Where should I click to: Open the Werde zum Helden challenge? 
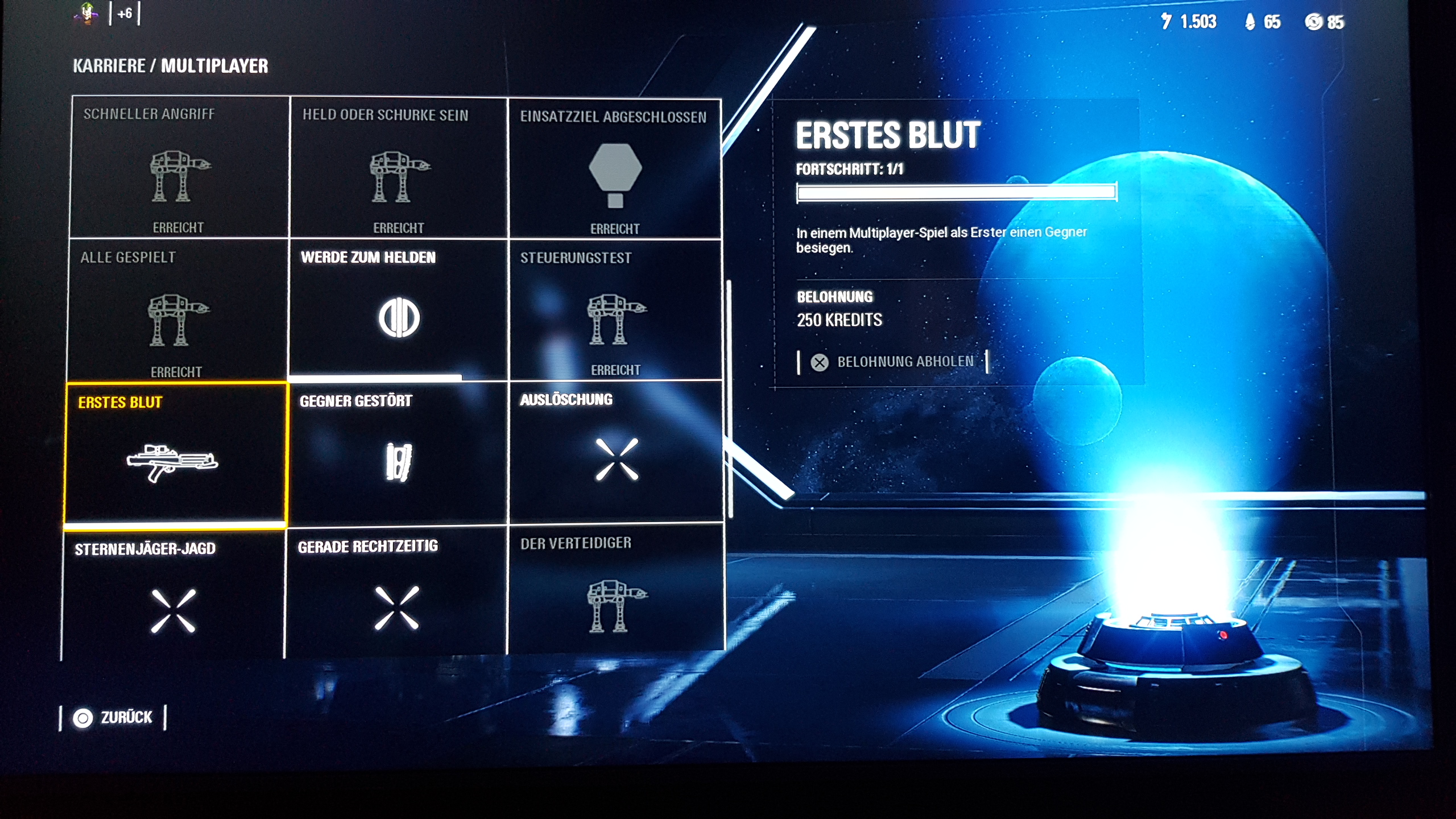pos(398,311)
